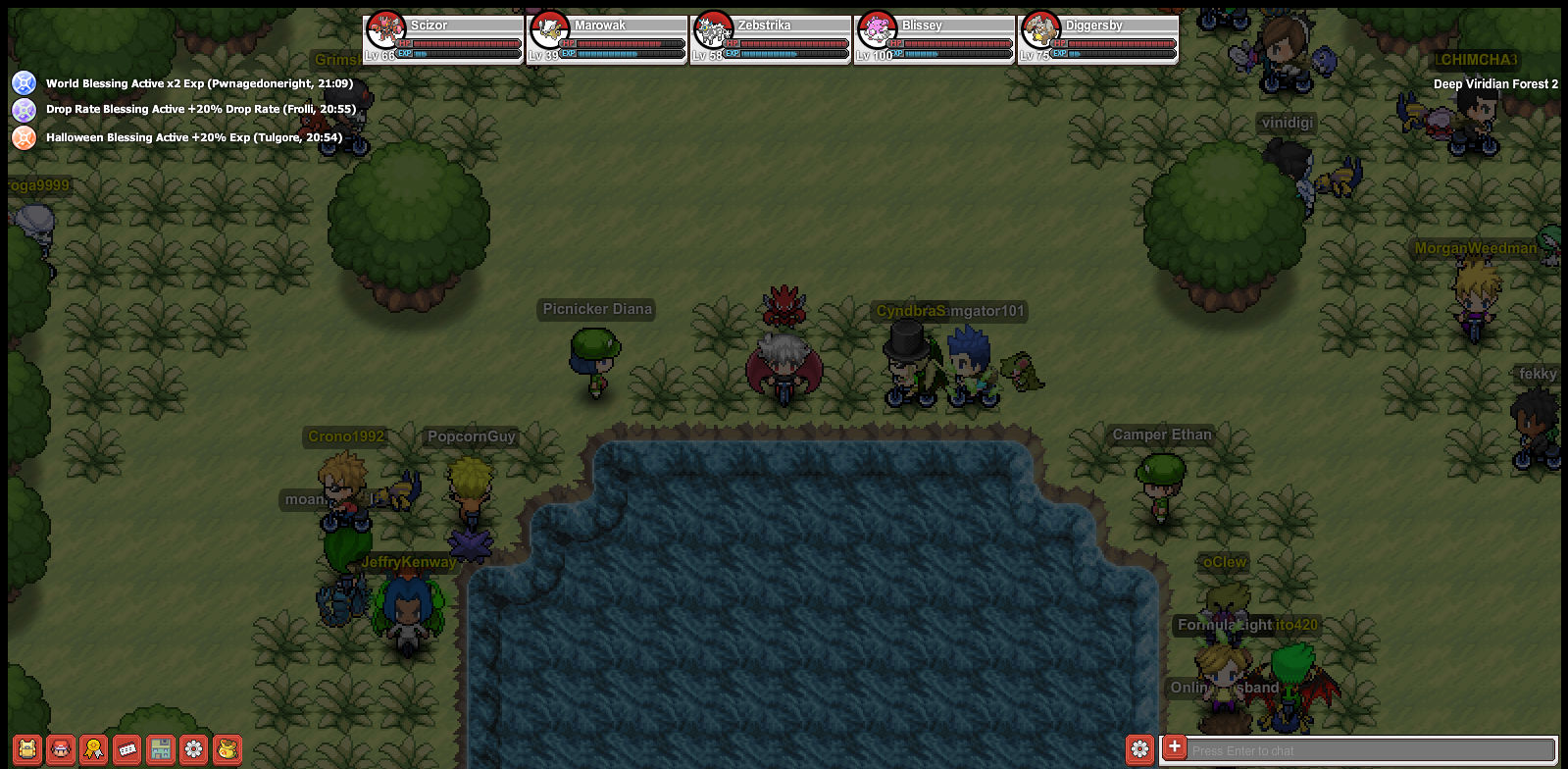Open the backpack bag menu
Image resolution: width=1568 pixels, height=769 pixels.
click(x=27, y=750)
